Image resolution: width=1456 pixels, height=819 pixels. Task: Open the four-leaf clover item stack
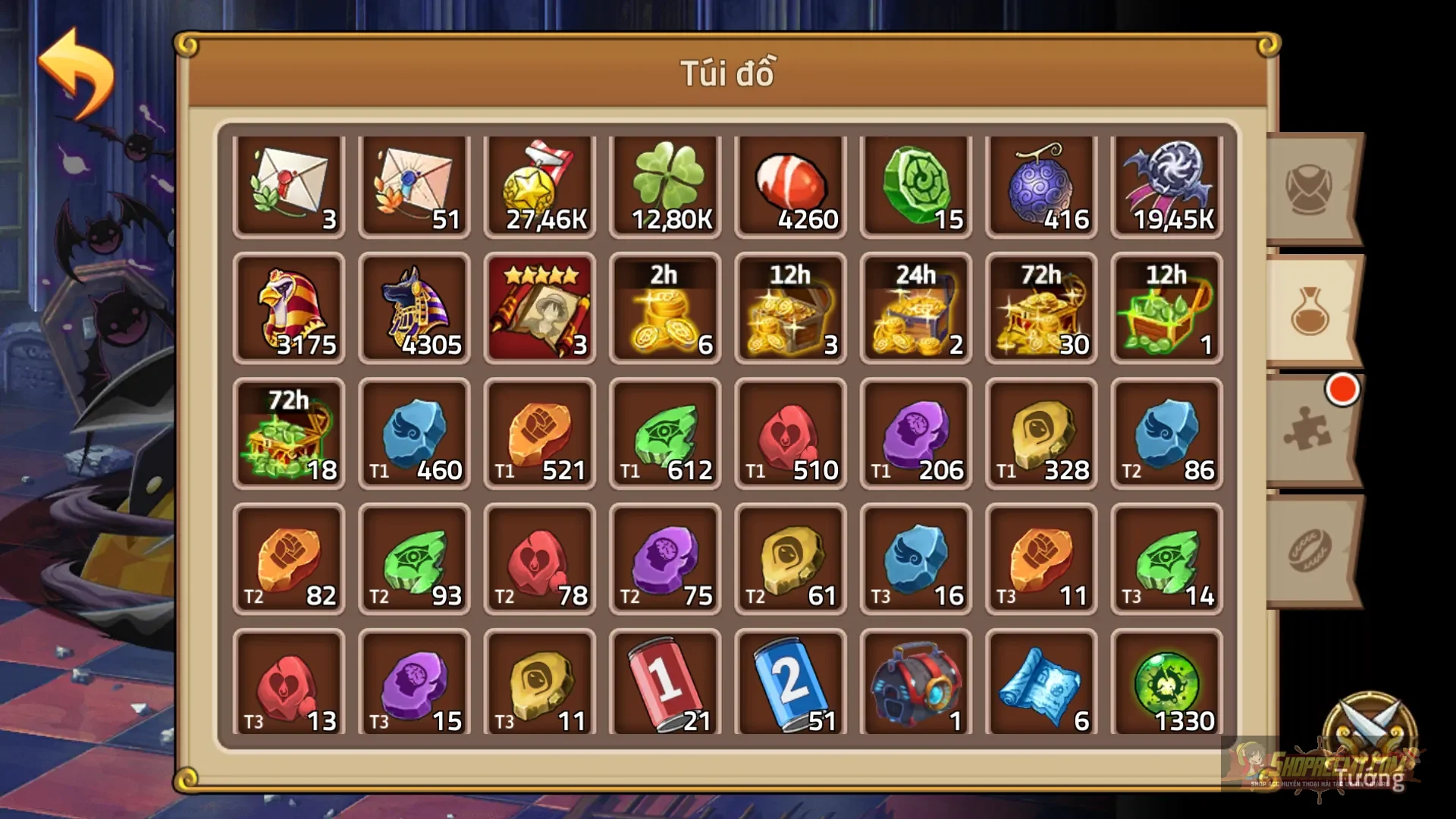pyautogui.click(x=665, y=184)
